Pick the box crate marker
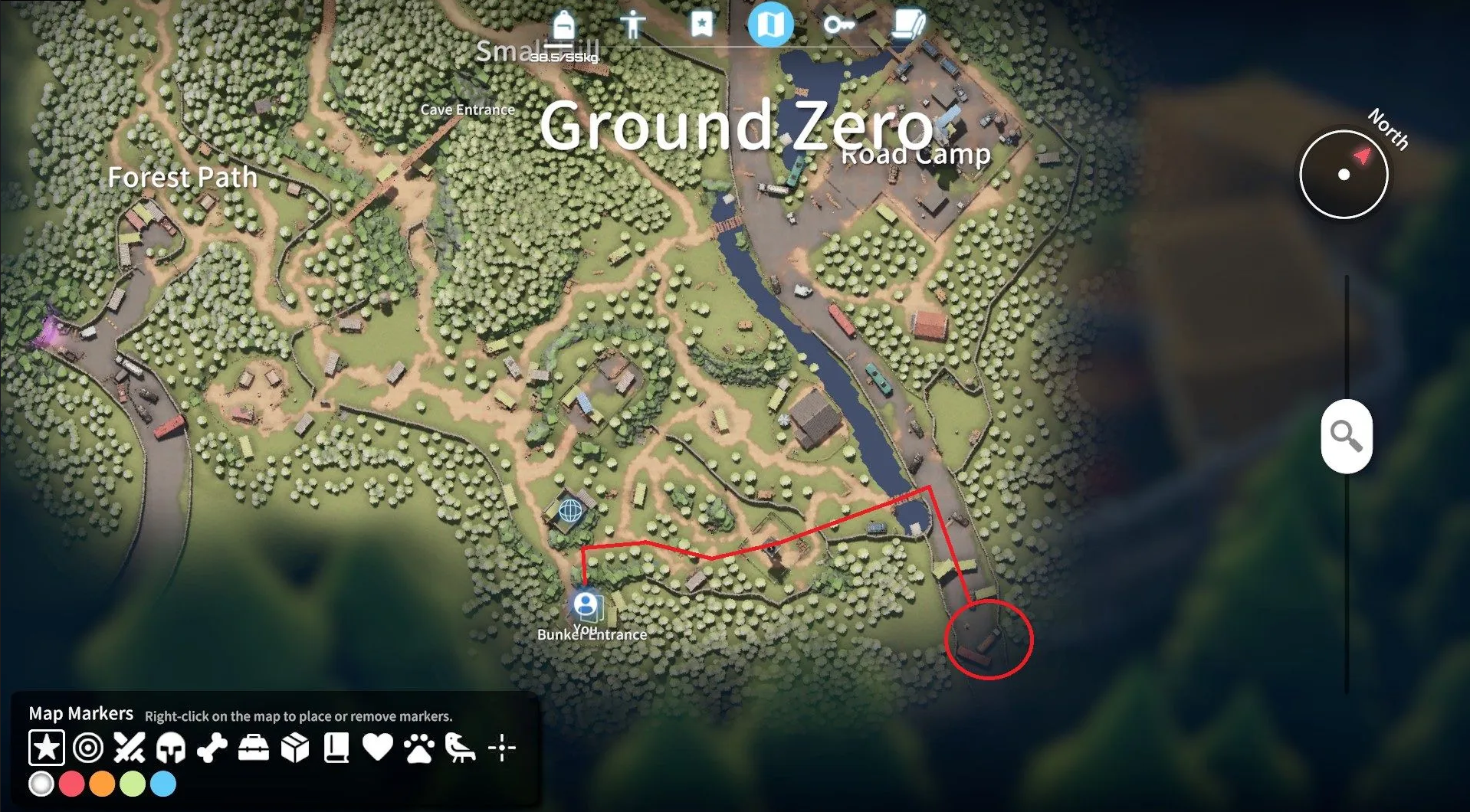 (295, 748)
